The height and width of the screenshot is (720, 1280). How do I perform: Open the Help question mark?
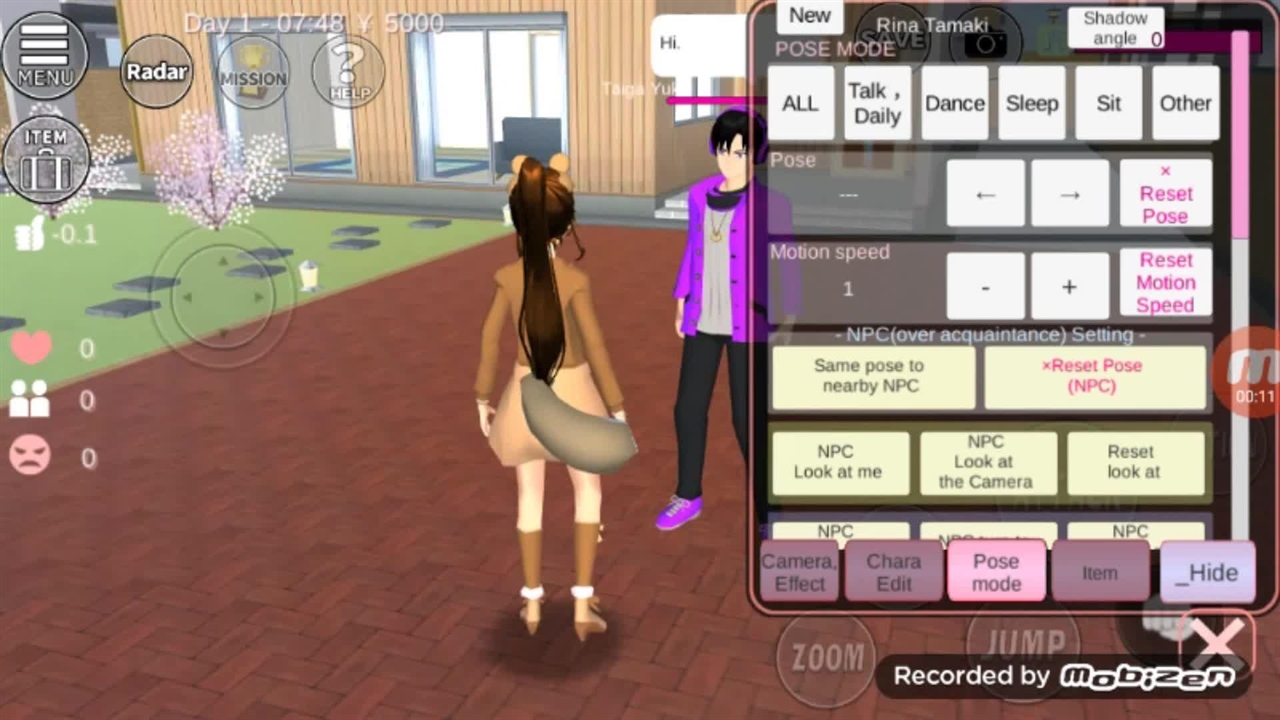348,72
